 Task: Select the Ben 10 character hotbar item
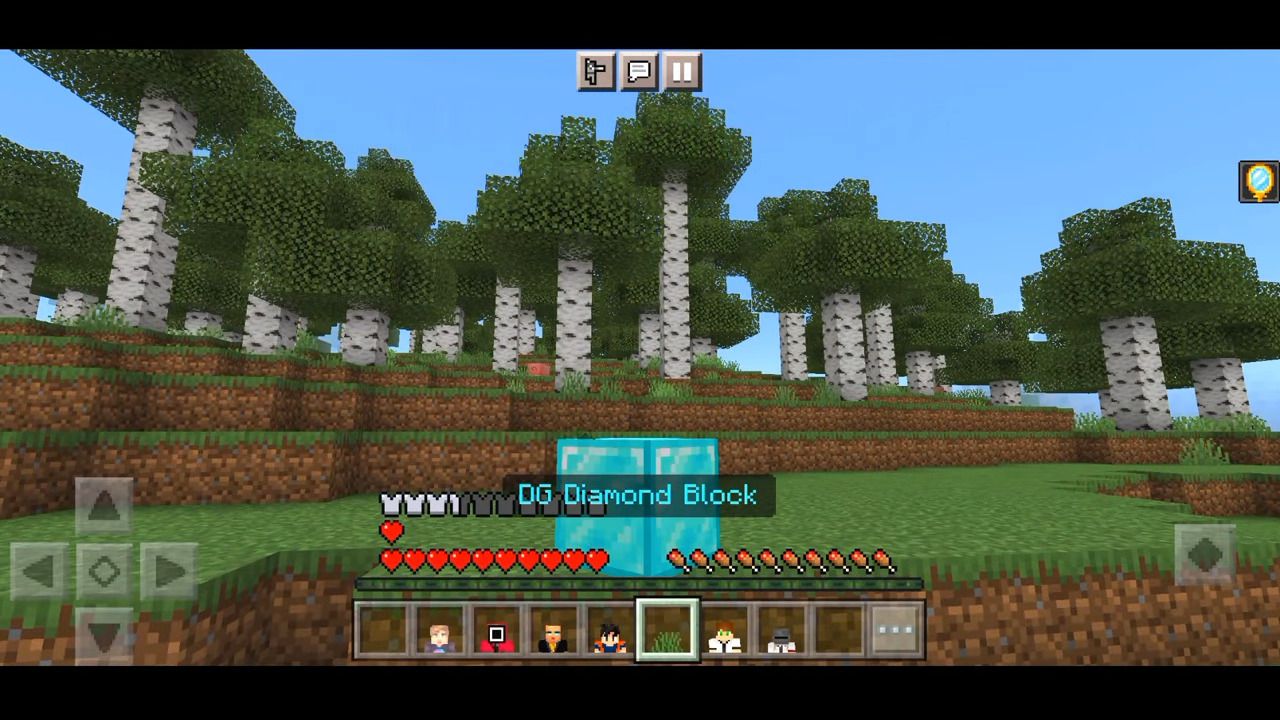pyautogui.click(x=724, y=630)
